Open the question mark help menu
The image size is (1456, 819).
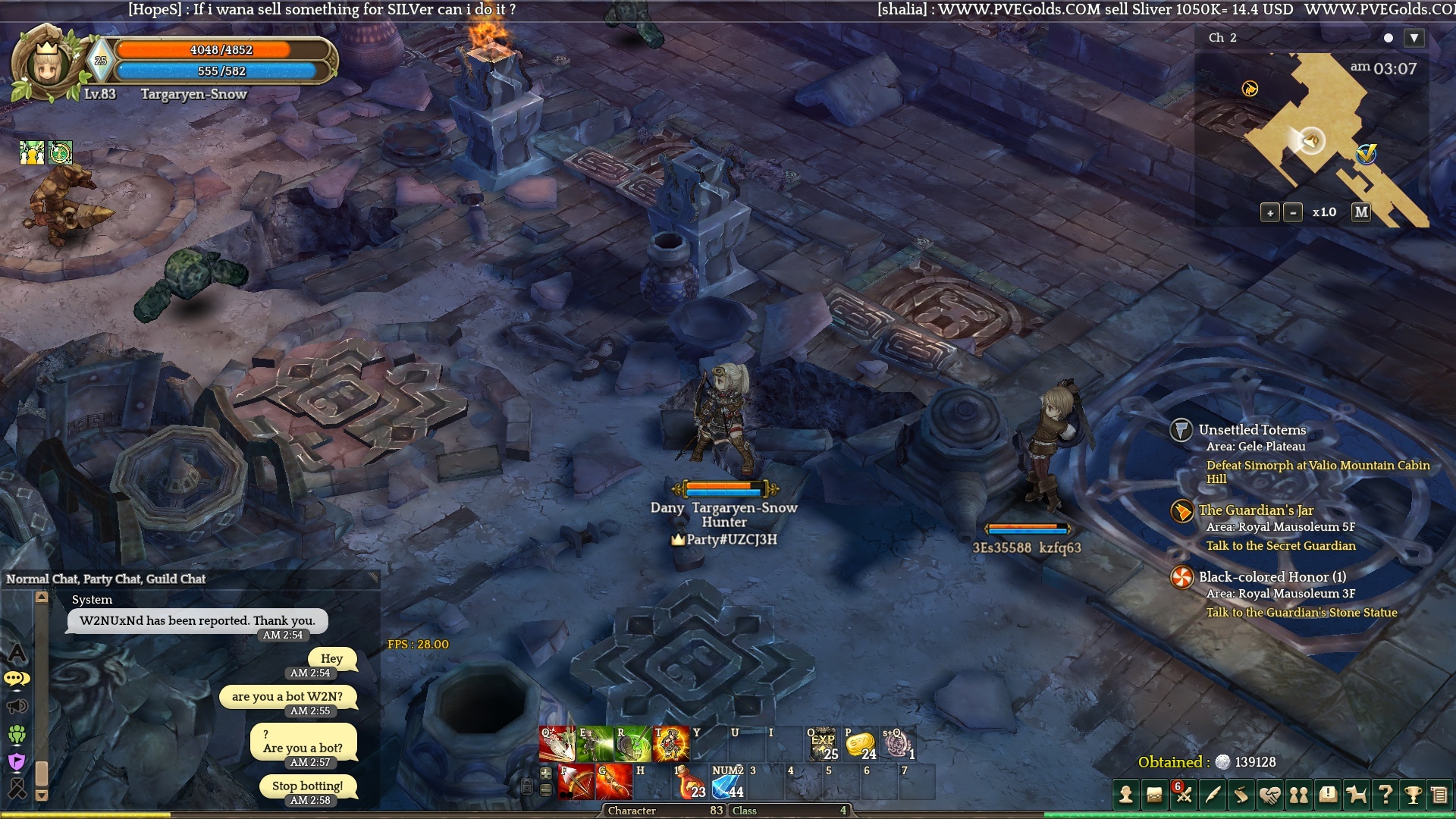coord(1385,795)
